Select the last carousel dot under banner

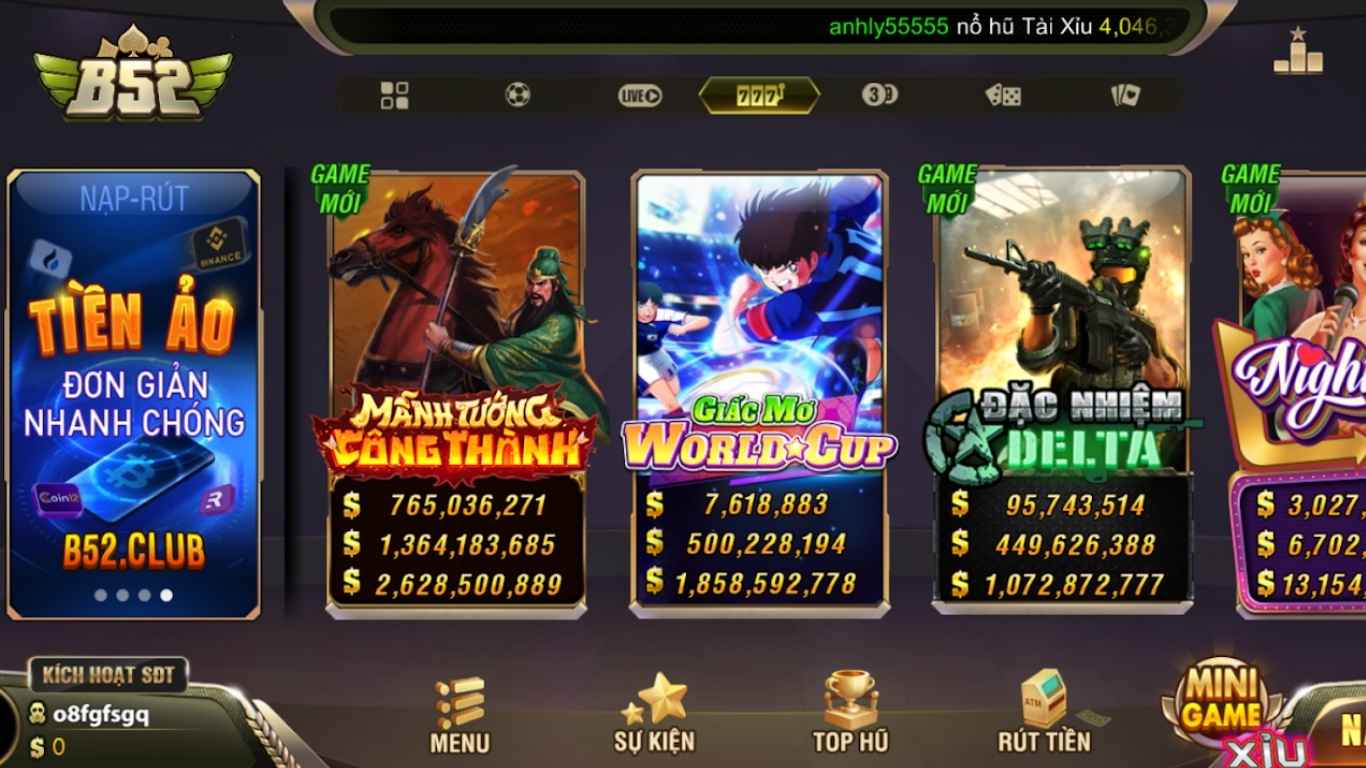pos(166,594)
